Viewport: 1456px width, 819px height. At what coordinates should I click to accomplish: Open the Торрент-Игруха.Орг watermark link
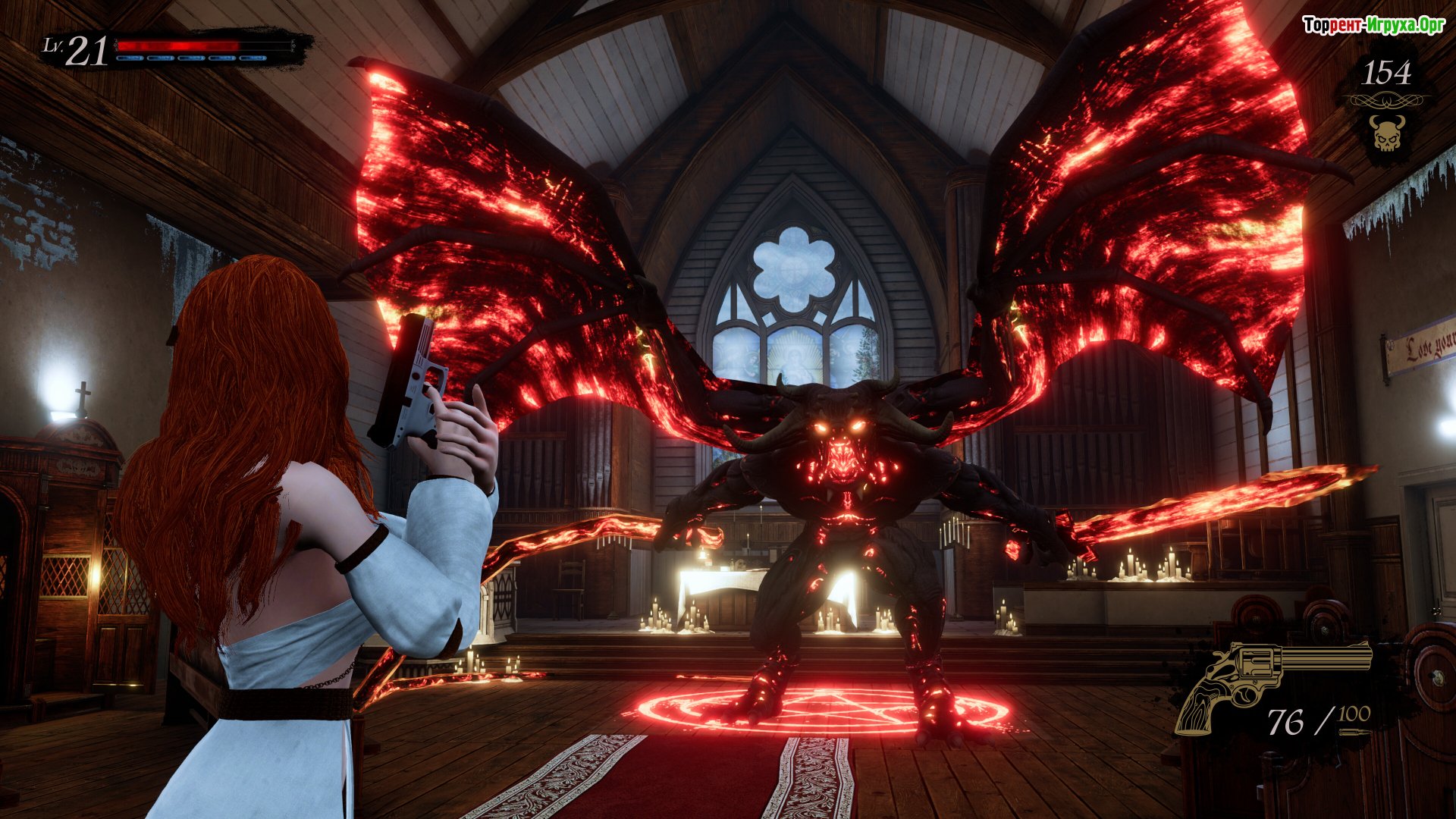[1373, 25]
